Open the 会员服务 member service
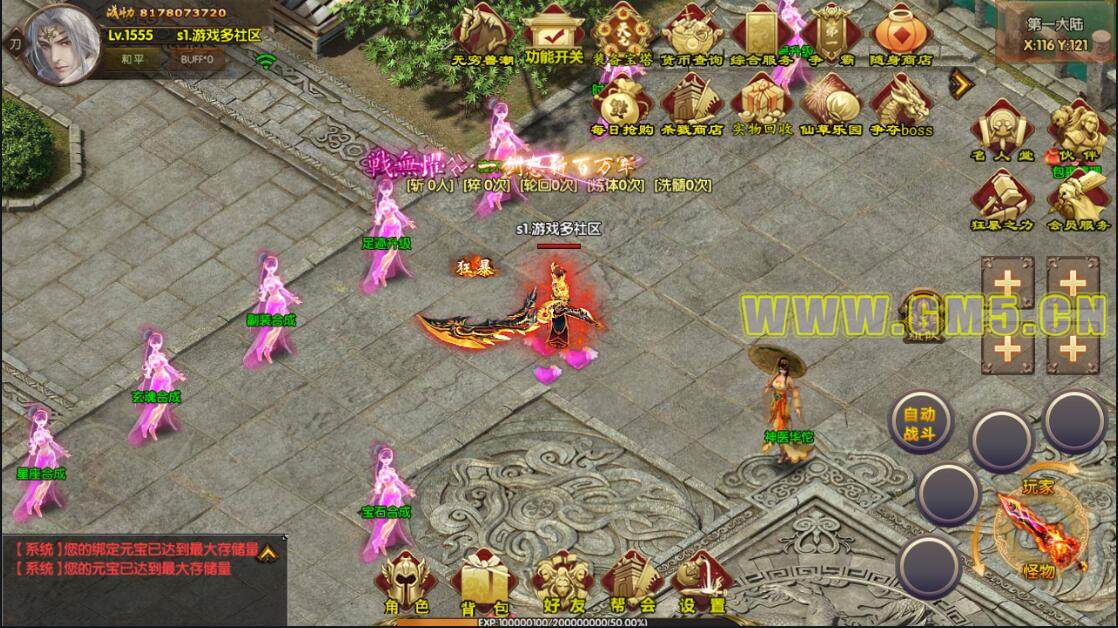This screenshot has width=1118, height=628. (x=1077, y=200)
